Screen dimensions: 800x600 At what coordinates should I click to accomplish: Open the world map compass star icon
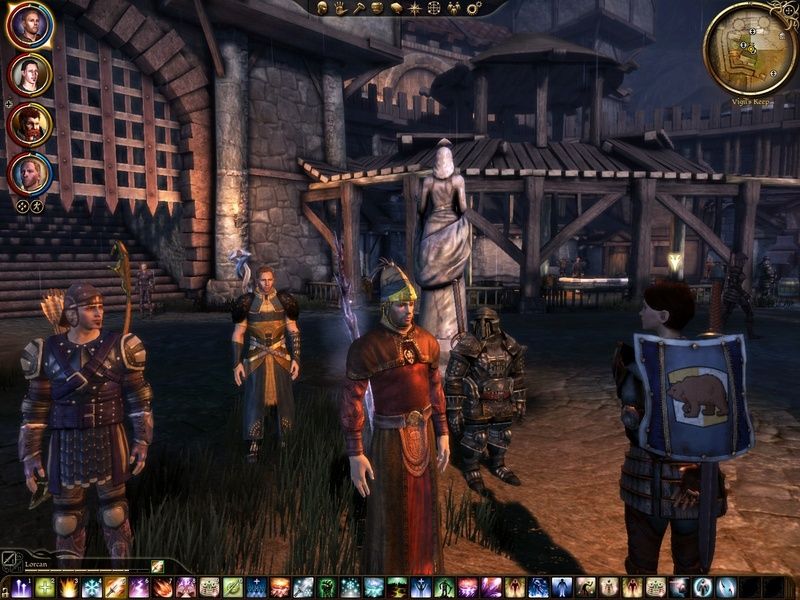pos(413,8)
